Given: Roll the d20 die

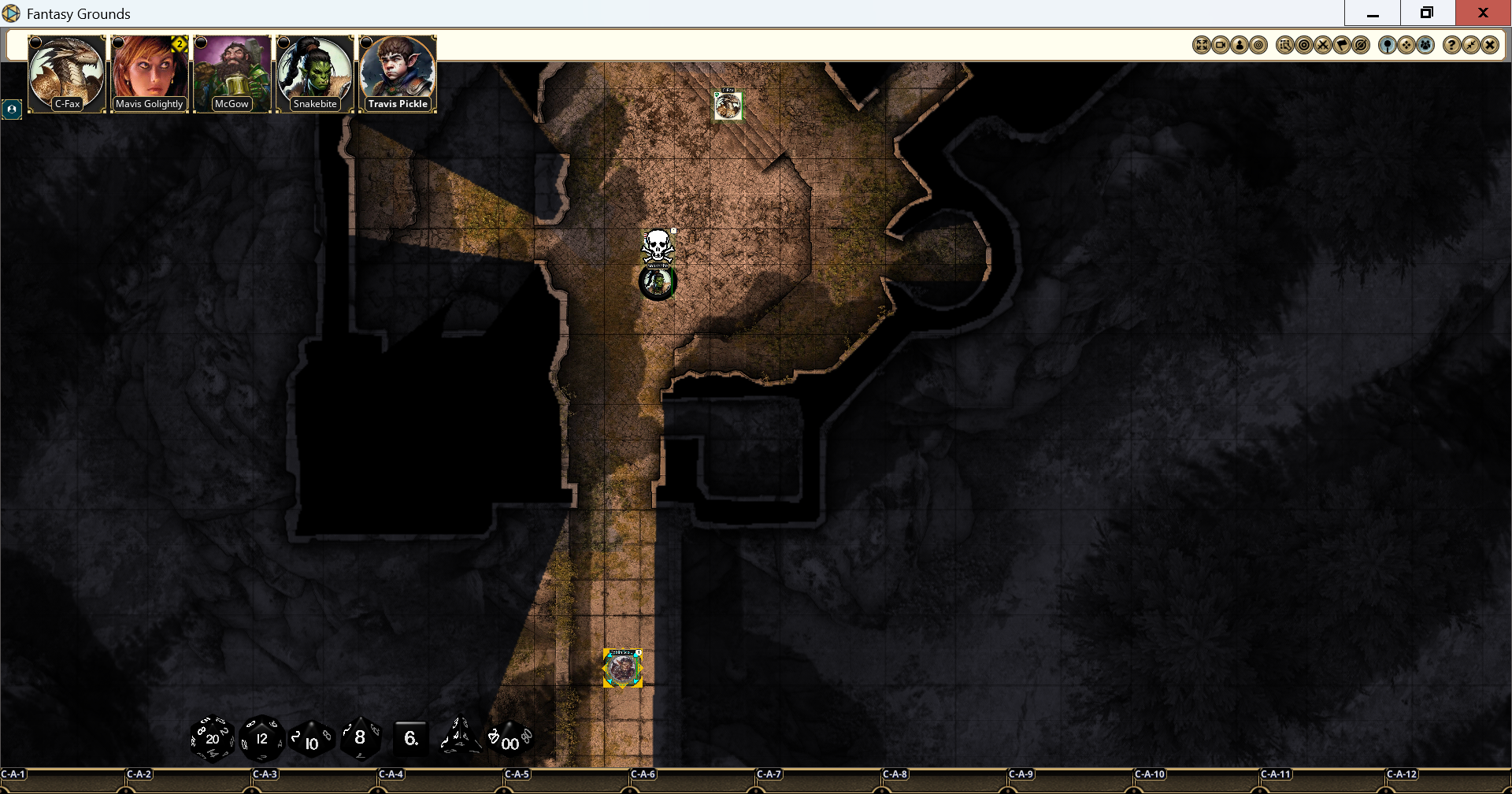Looking at the screenshot, I should point(212,739).
